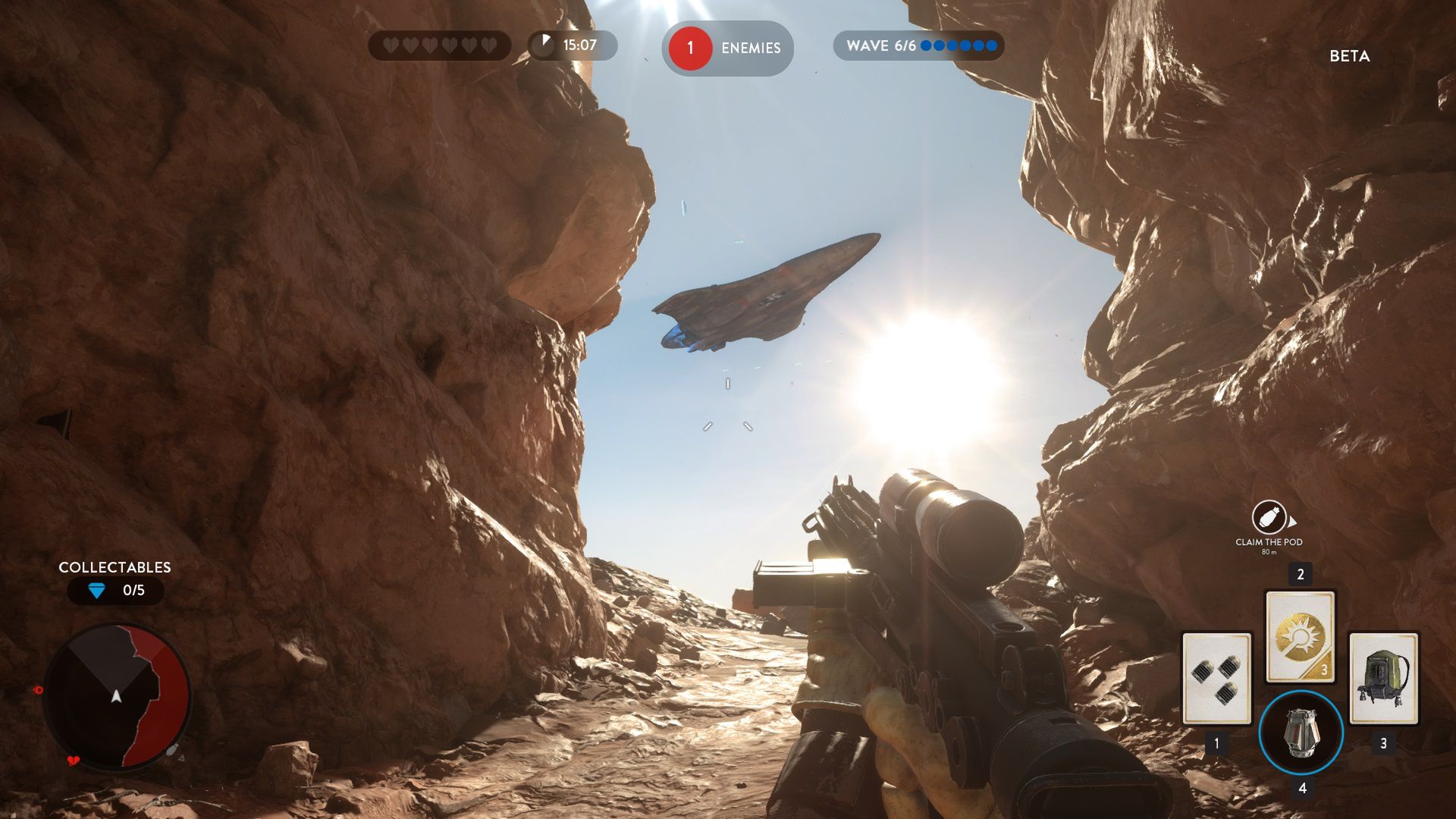The image size is (1456, 819).
Task: Activate the gold sunburst charge card
Action: click(x=1300, y=637)
